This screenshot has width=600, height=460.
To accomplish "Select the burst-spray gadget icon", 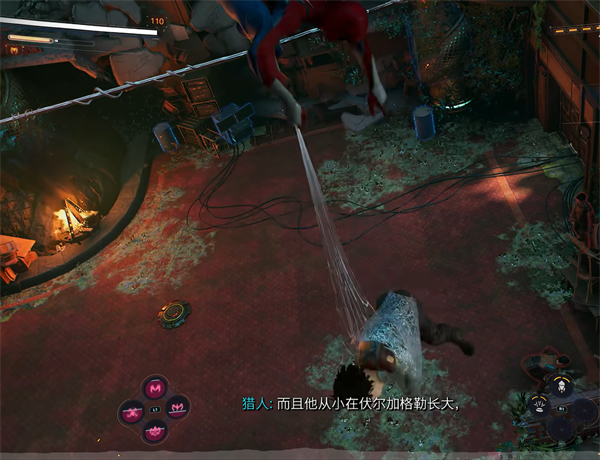I will [x=540, y=406].
